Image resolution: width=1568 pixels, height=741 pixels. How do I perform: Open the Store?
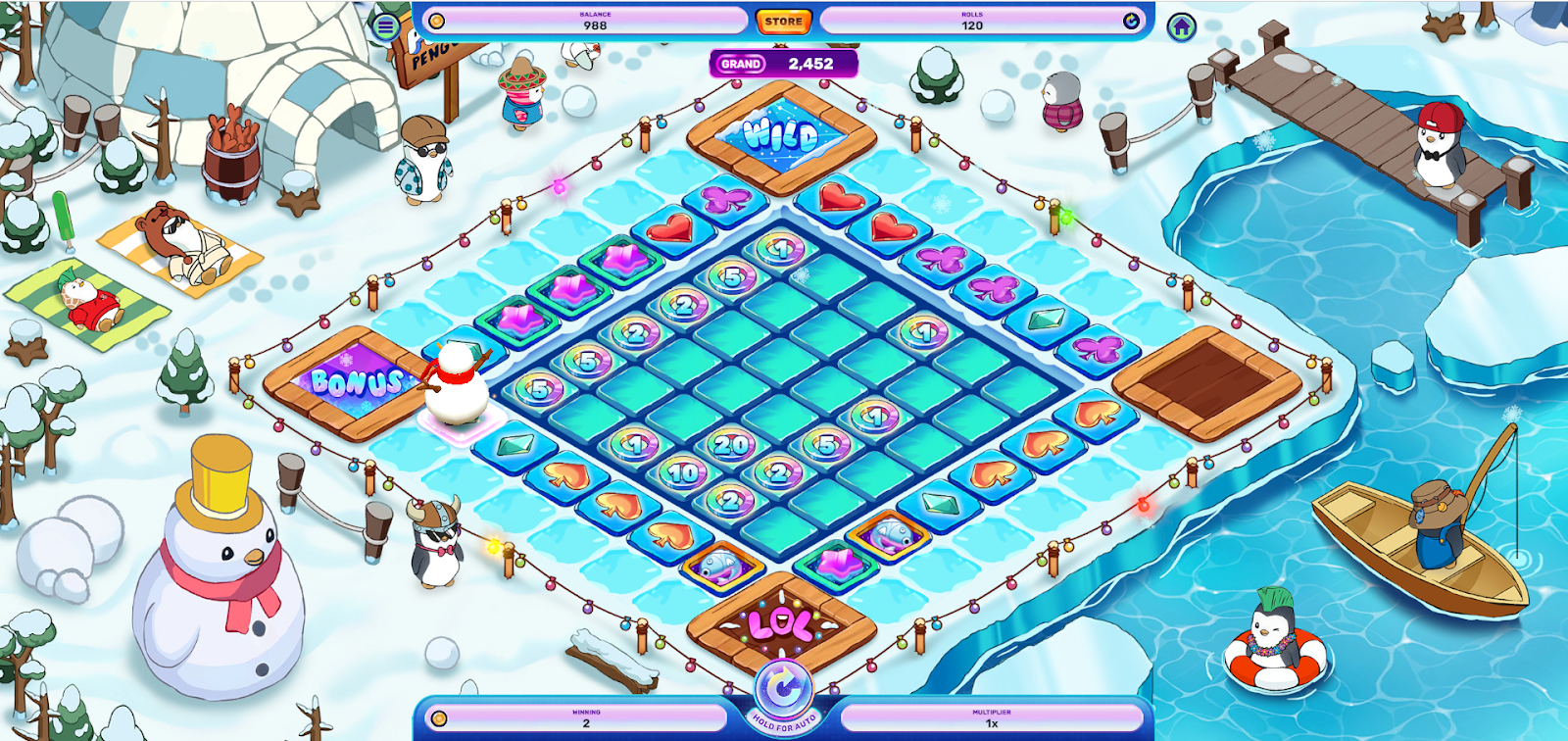[x=783, y=21]
